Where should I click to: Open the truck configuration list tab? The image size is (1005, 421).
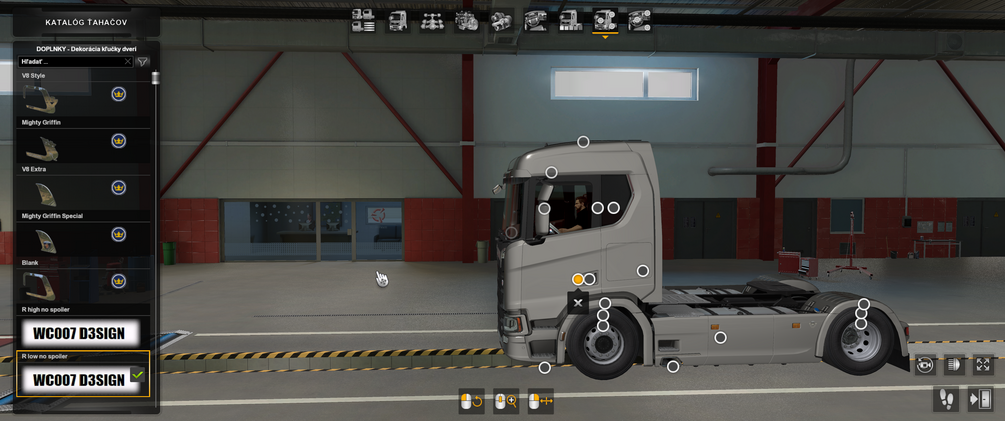[363, 20]
